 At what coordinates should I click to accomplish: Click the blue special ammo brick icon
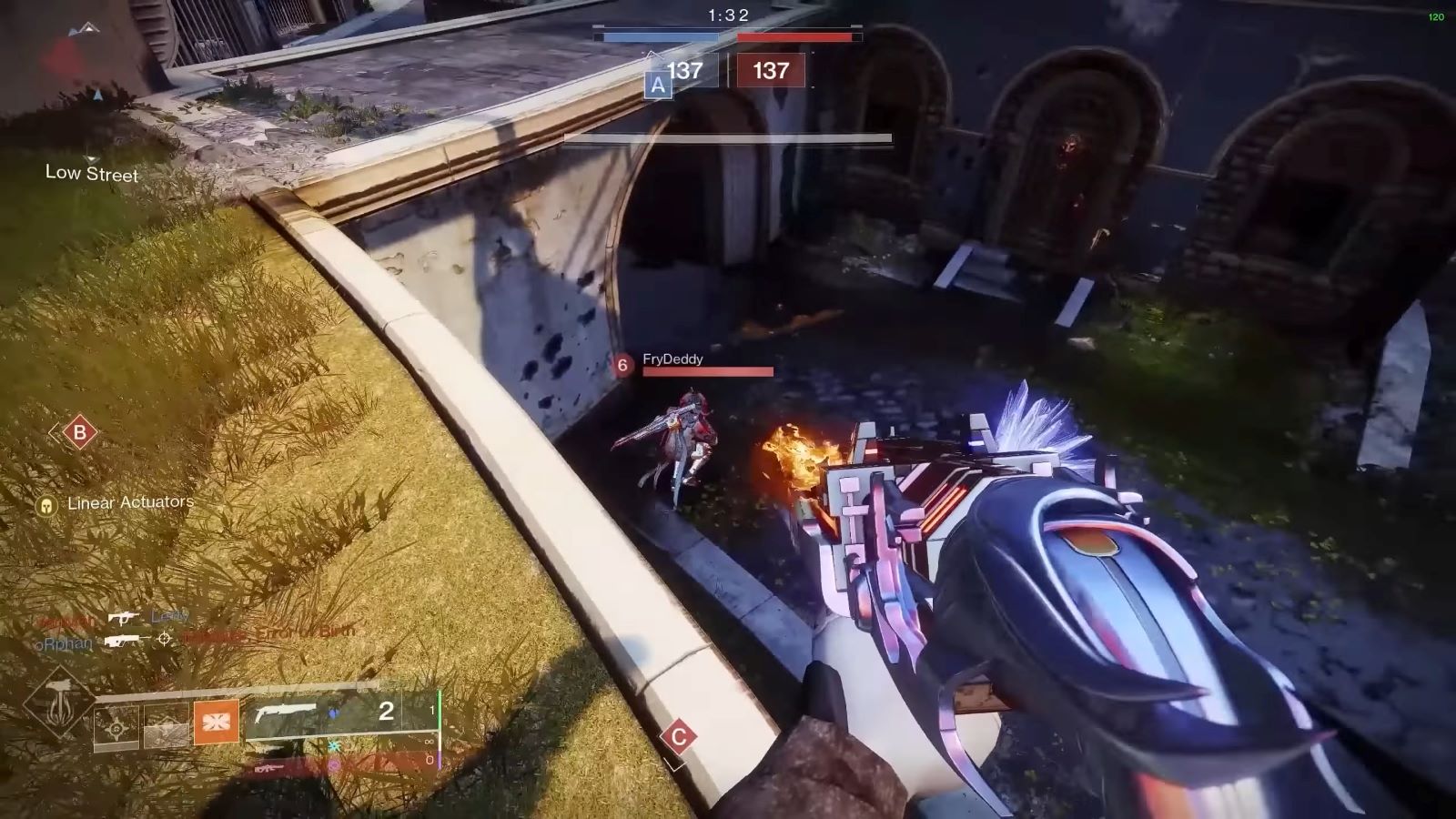334,714
